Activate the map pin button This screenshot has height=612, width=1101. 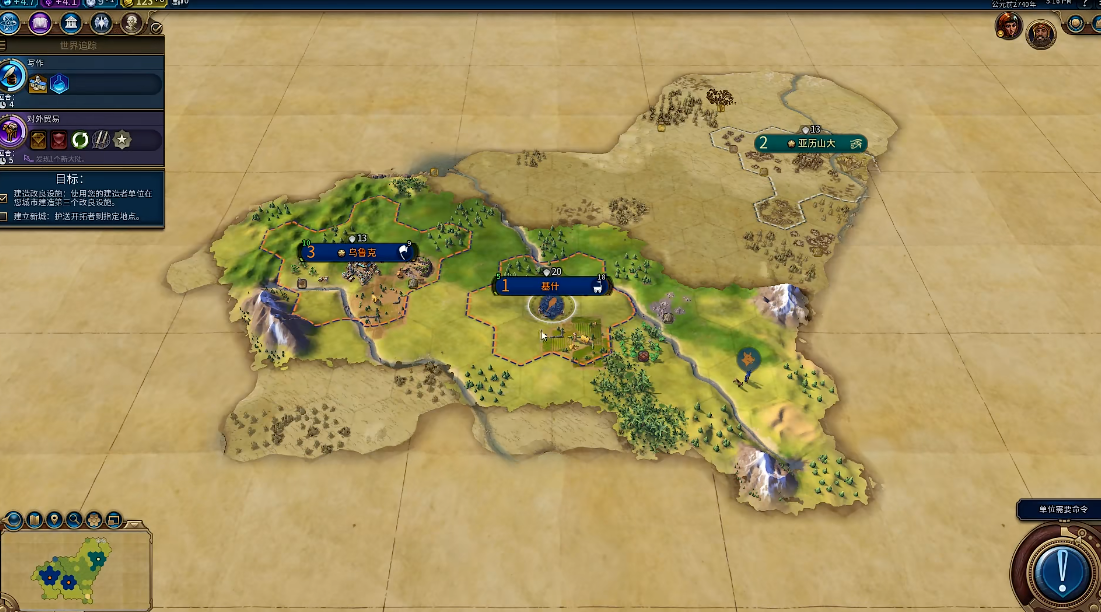54,519
